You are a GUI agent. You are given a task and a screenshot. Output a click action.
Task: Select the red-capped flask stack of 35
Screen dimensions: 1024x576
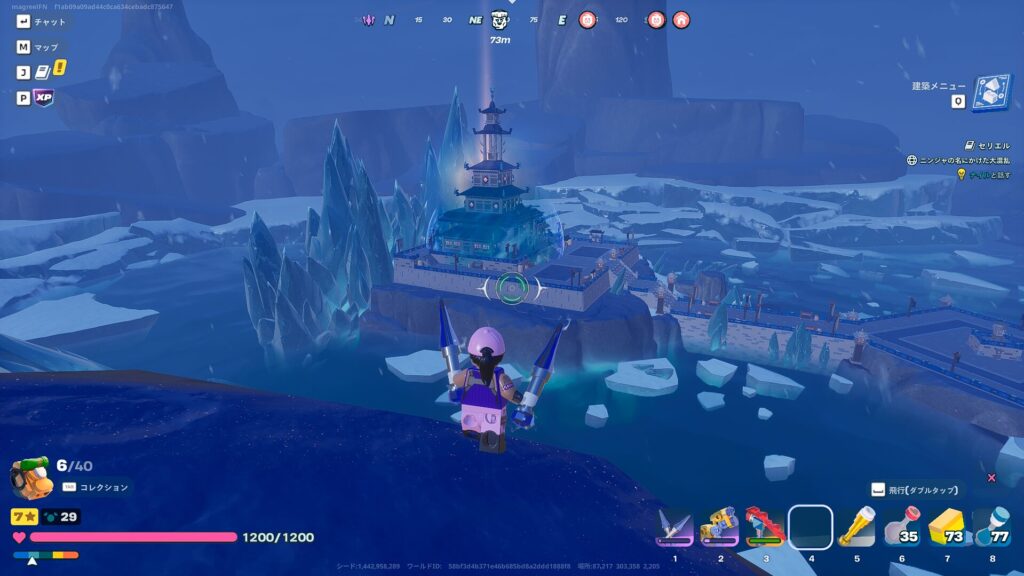click(901, 526)
